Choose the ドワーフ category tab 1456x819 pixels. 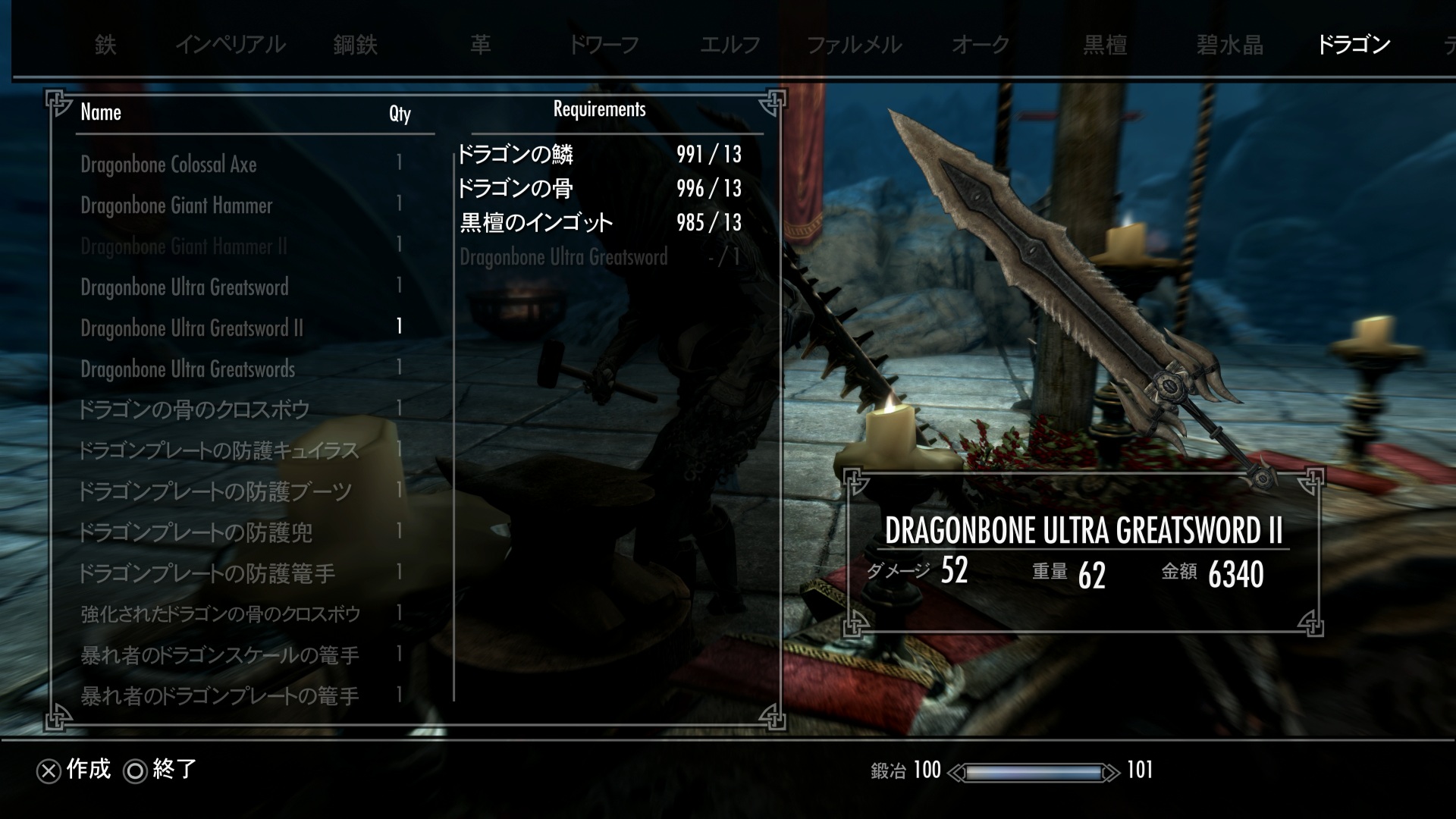(x=604, y=45)
